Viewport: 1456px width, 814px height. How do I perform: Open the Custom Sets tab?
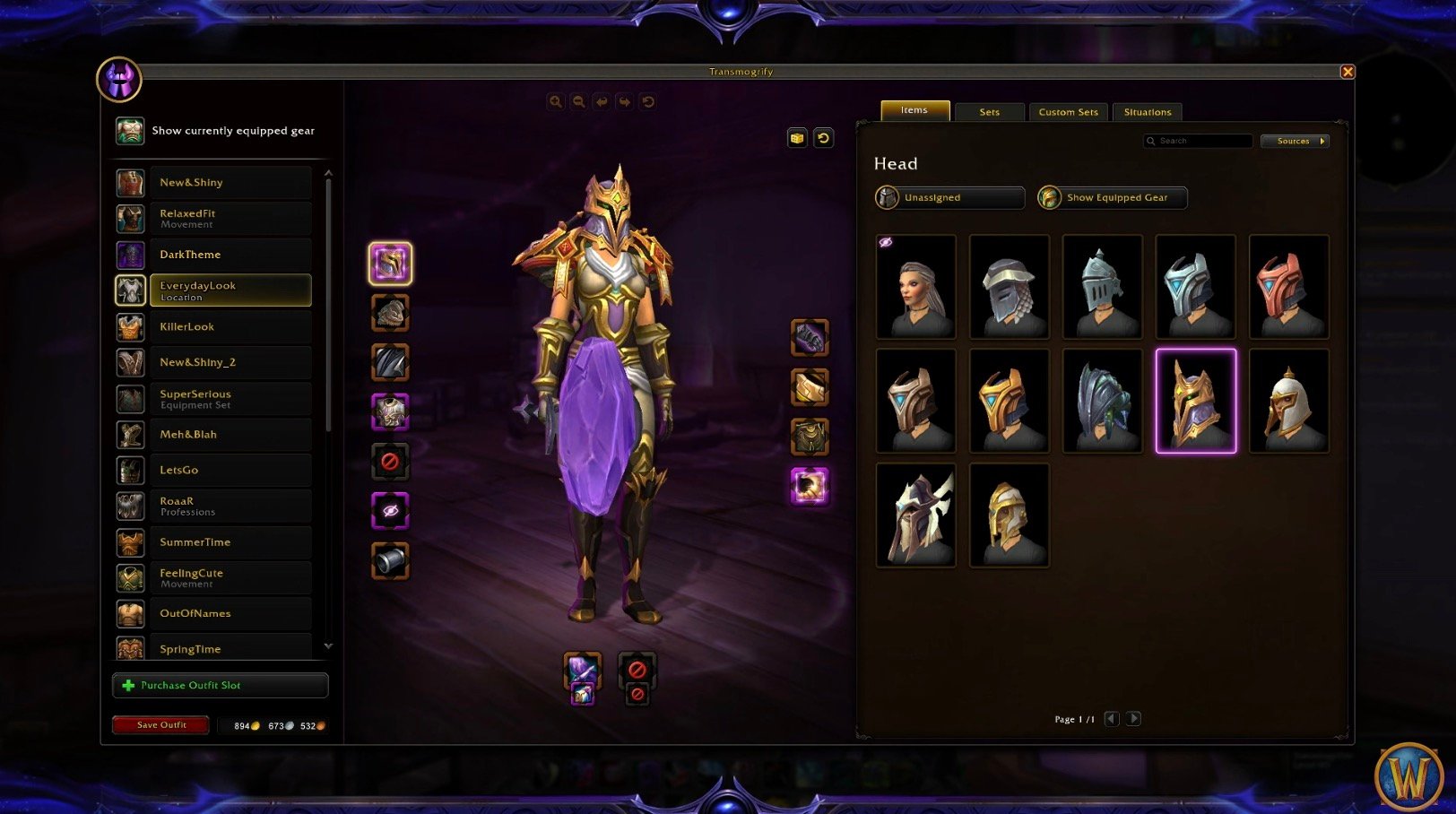click(1068, 112)
